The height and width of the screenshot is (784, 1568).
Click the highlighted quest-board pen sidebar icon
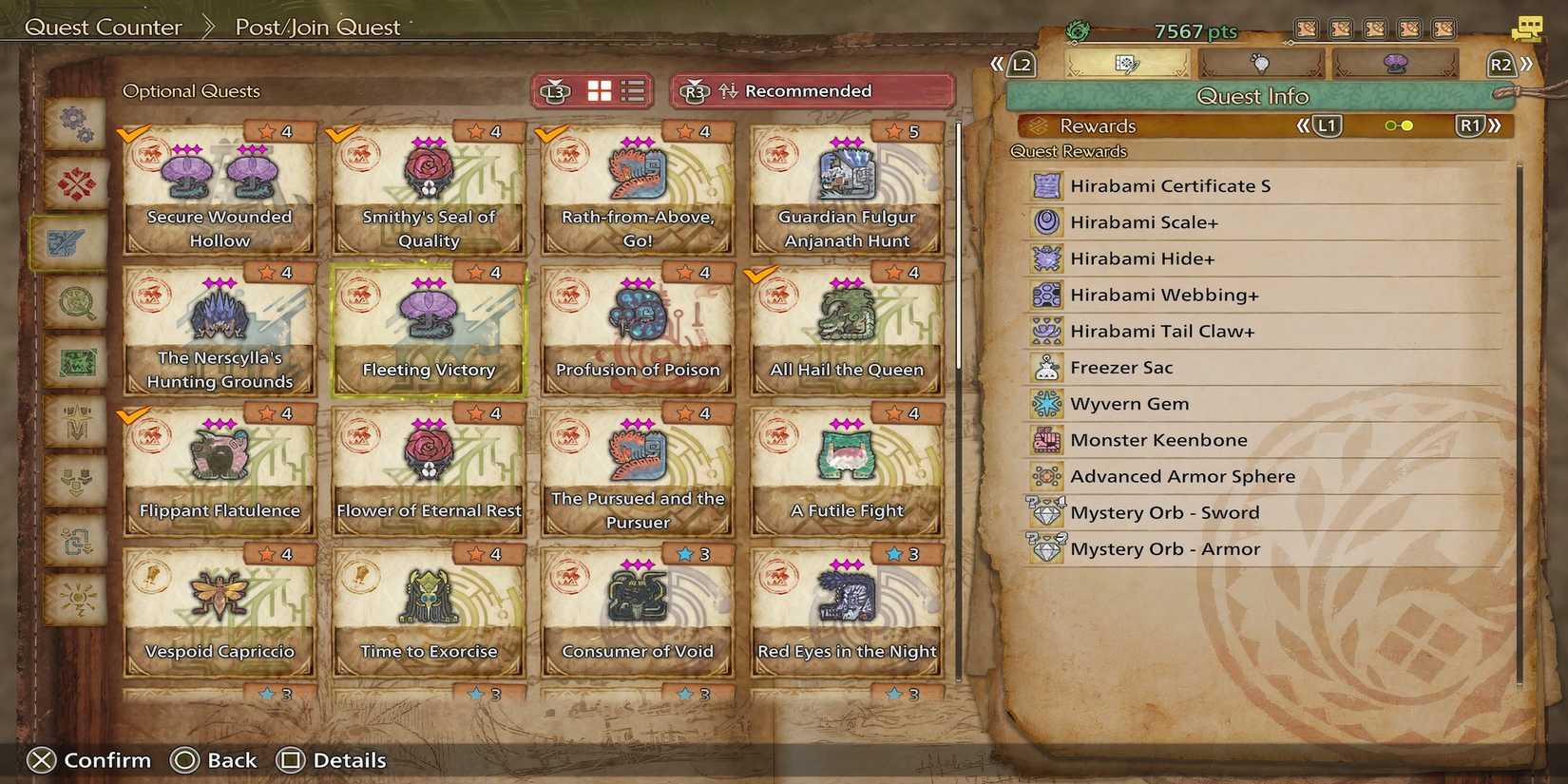[75, 242]
